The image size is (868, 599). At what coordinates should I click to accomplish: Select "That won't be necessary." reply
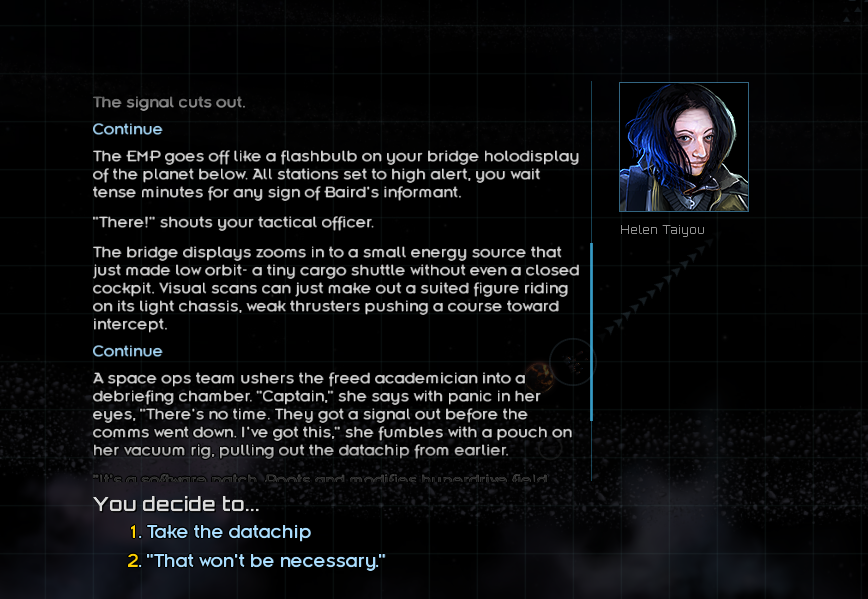pyautogui.click(x=266, y=561)
